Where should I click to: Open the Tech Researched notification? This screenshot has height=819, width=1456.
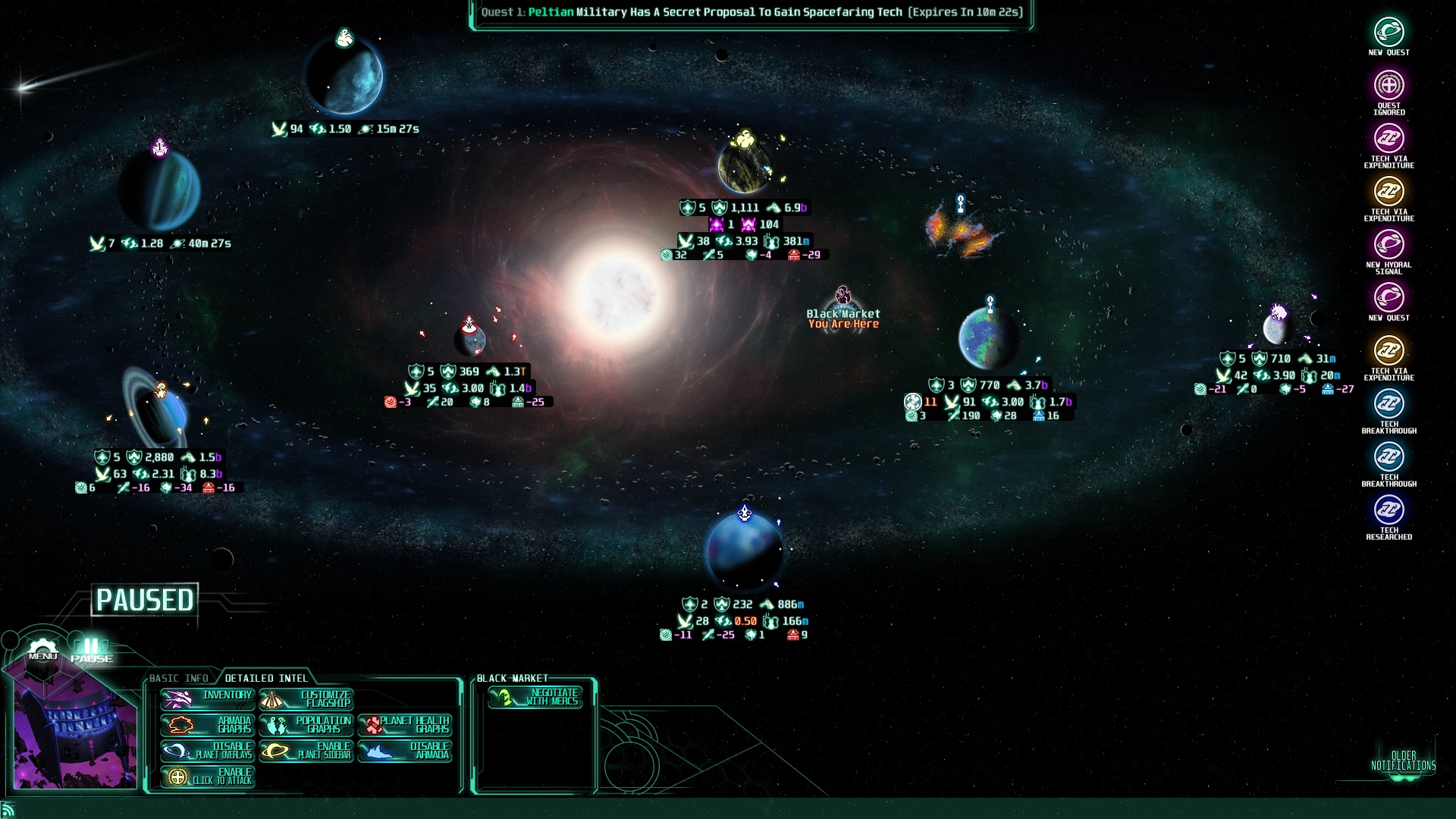(x=1389, y=516)
